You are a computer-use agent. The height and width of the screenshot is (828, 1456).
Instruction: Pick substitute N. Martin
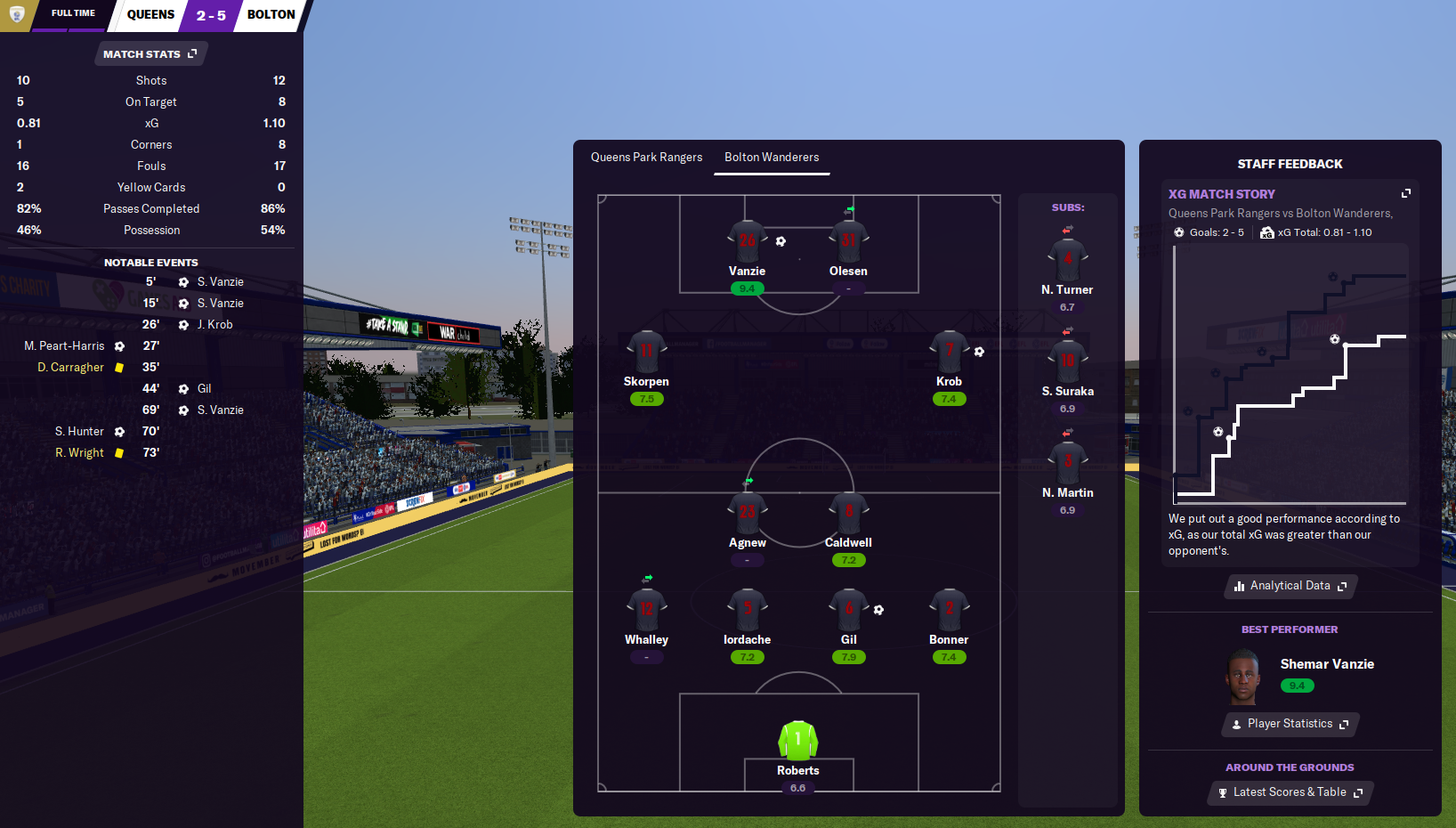[1067, 464]
